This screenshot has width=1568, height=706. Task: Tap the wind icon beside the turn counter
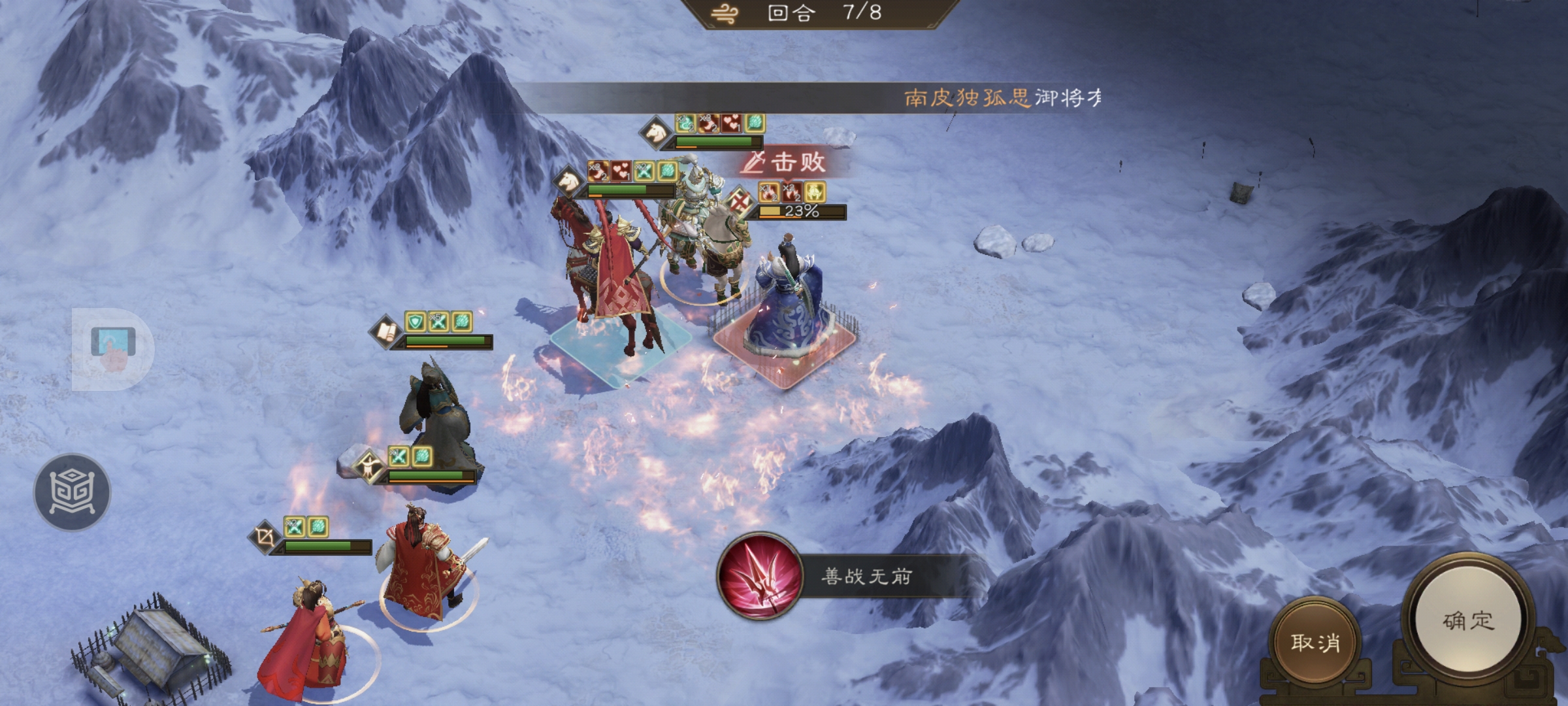[723, 12]
